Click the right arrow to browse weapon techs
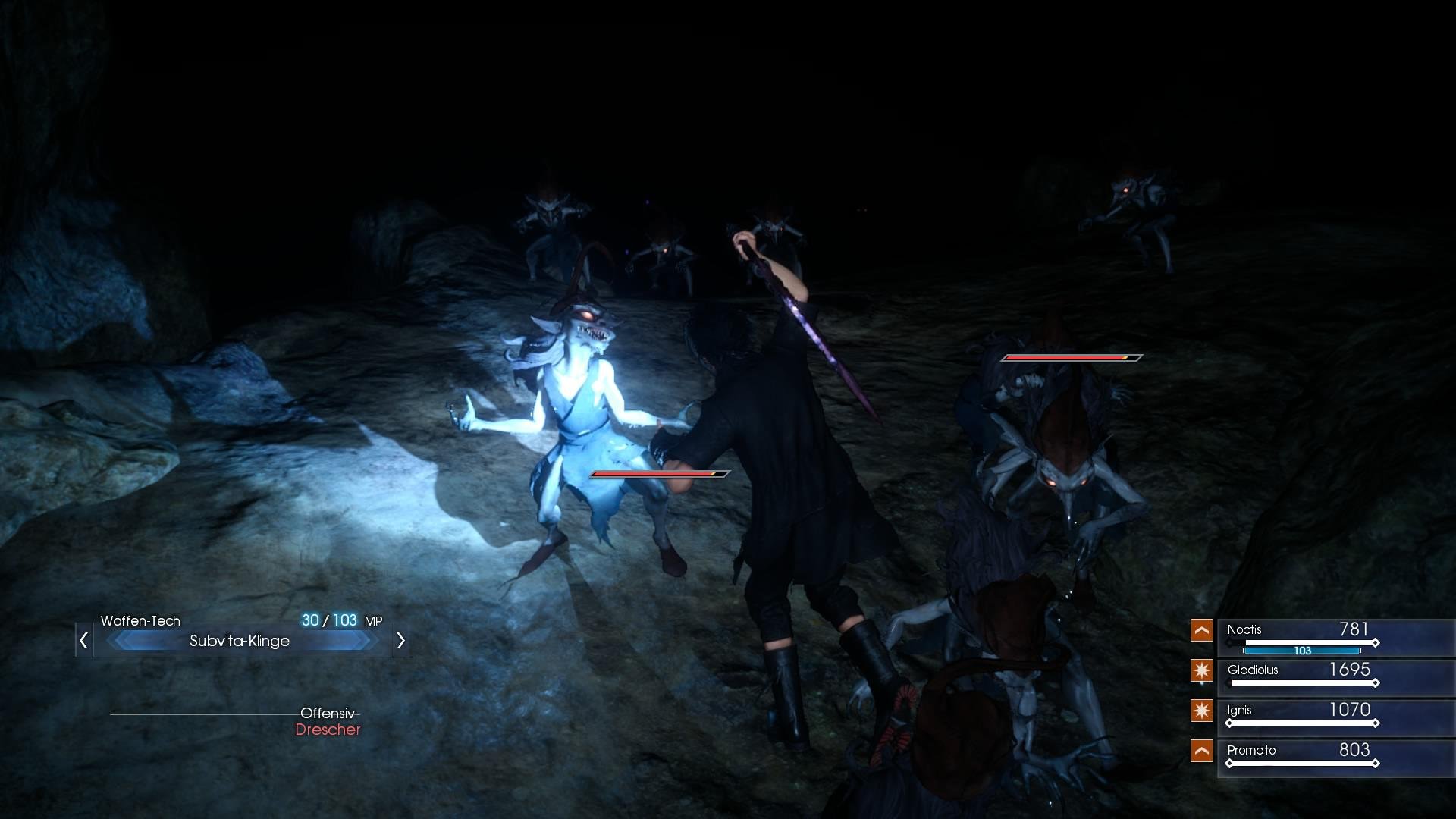The height and width of the screenshot is (819, 1456). coord(401,641)
